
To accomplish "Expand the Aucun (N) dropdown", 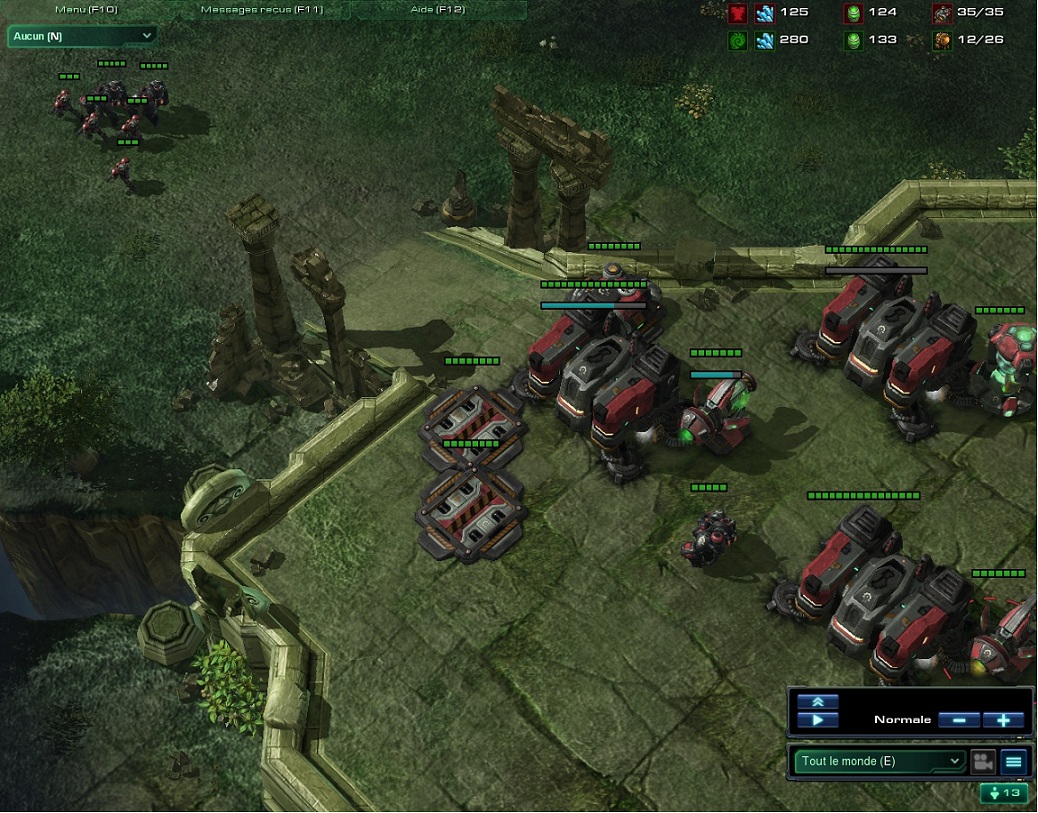I will click(x=82, y=36).
